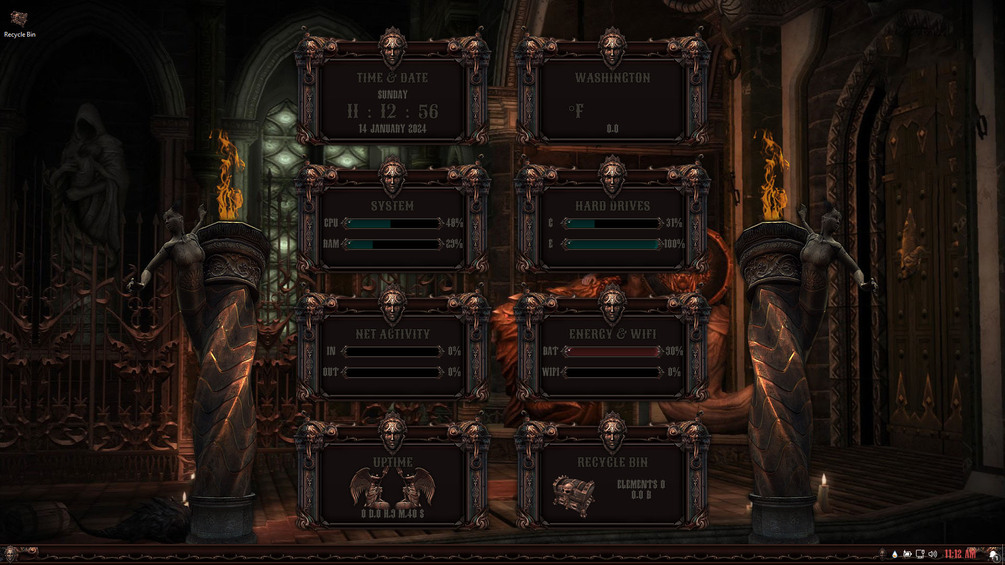This screenshot has width=1005, height=565.
Task: Select the Net Activity widget title
Action: coord(392,334)
